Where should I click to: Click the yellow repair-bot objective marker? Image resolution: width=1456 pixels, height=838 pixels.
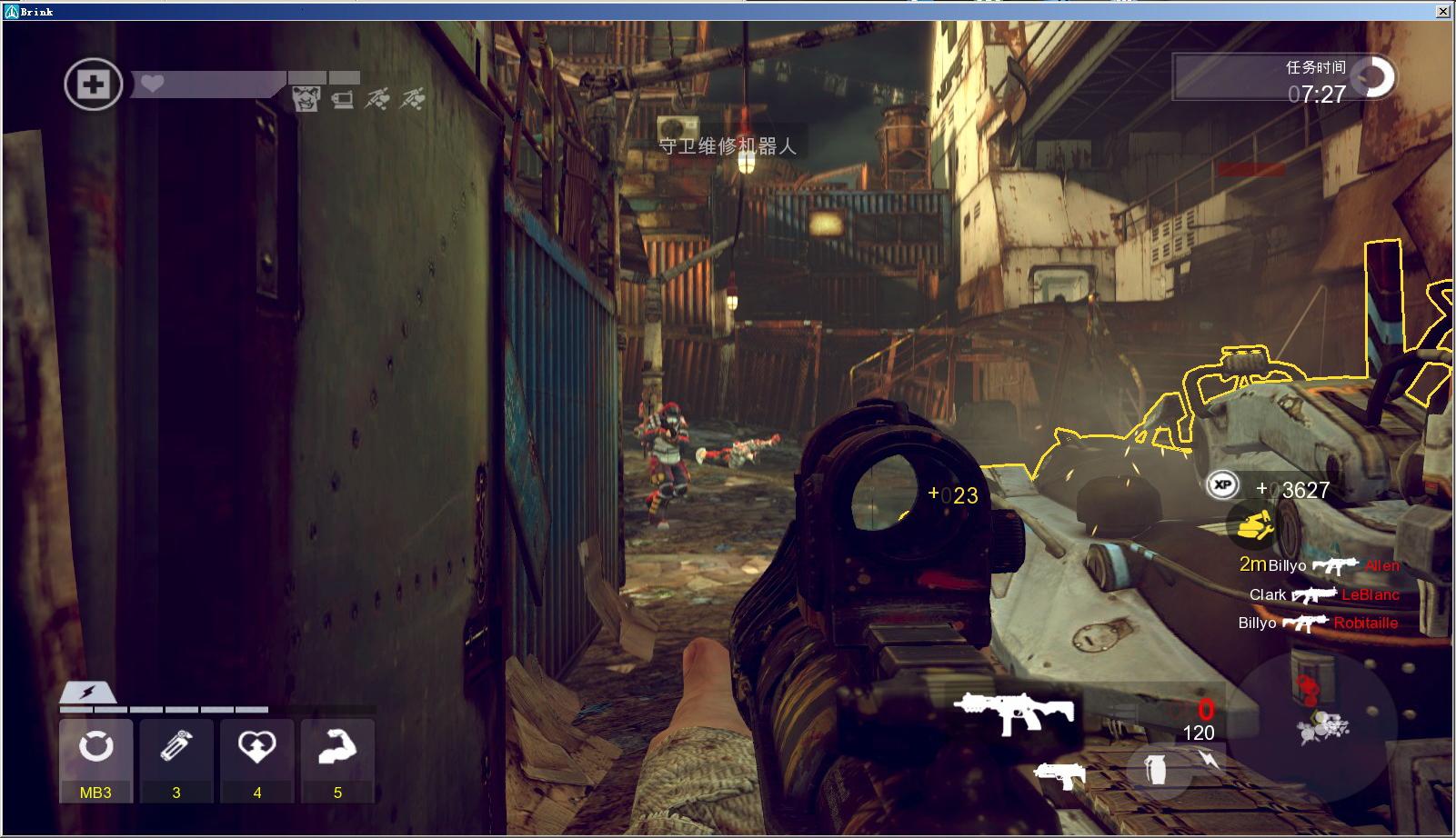(x=1251, y=524)
